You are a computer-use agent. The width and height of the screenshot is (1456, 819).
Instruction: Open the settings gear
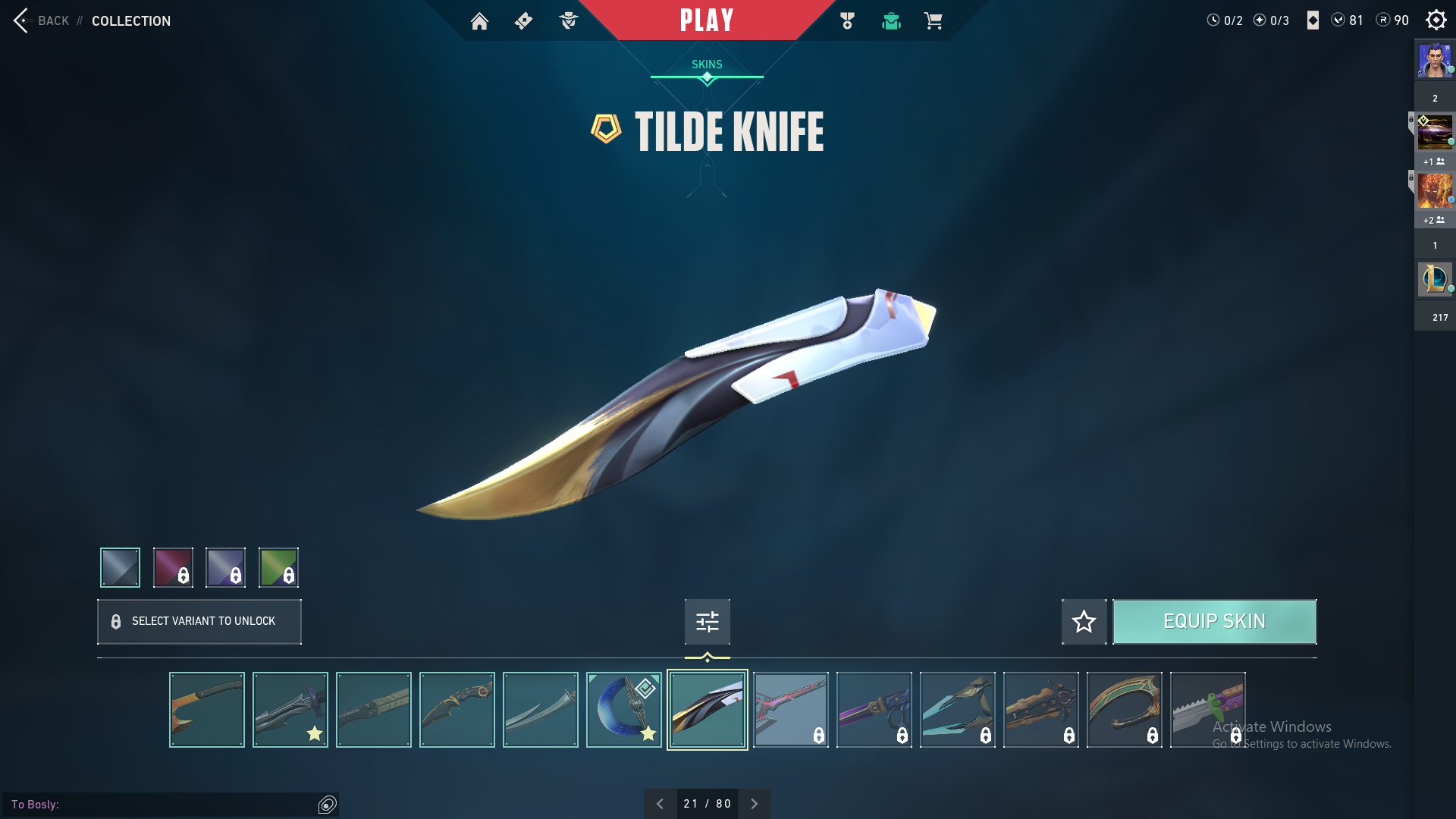[x=1436, y=20]
